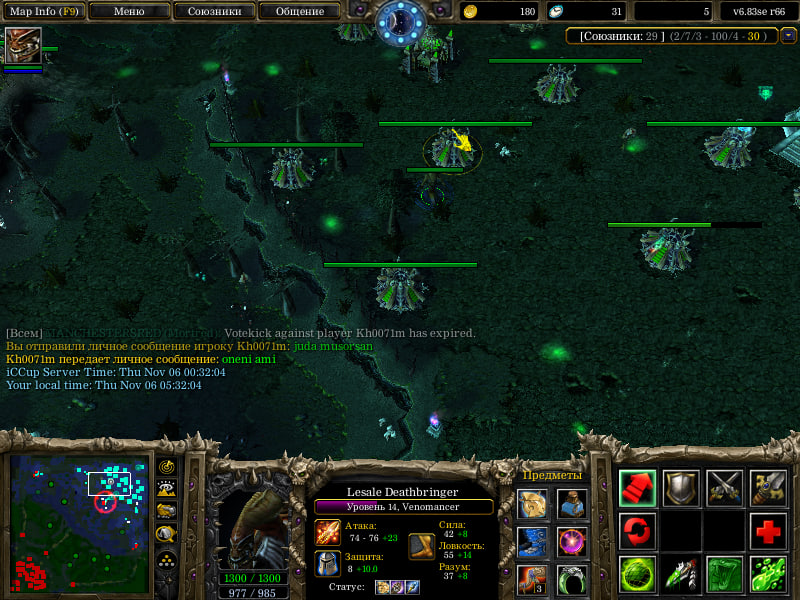Select the Move command red arrow

[x=637, y=487]
